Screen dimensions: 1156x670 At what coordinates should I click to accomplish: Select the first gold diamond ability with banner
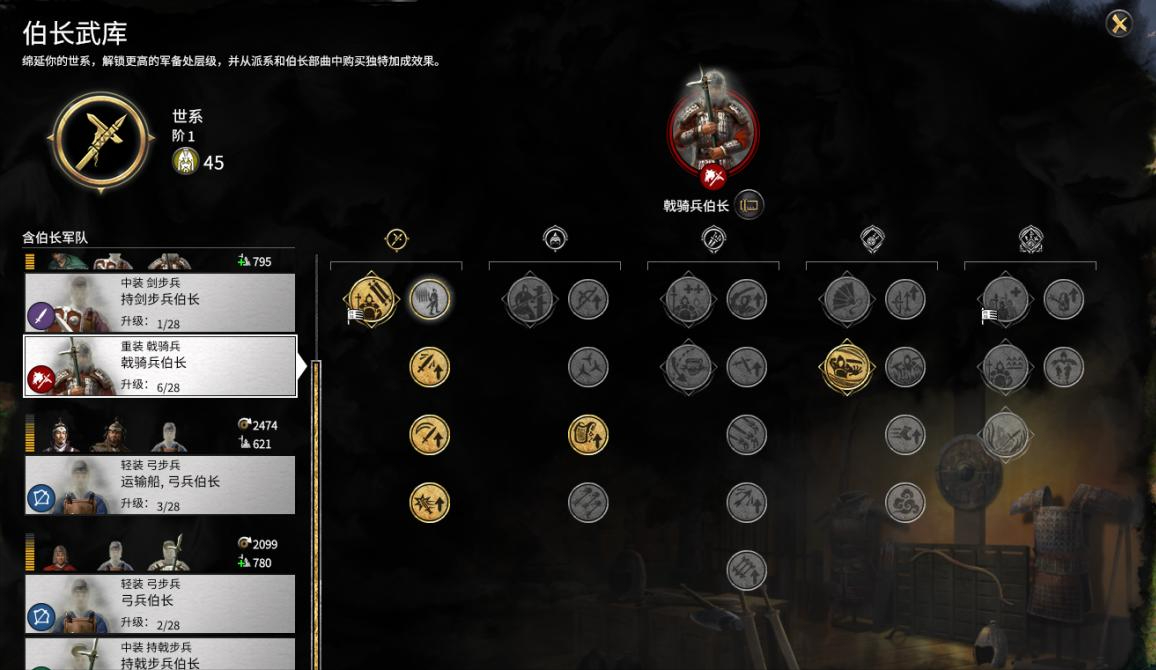tap(370, 299)
